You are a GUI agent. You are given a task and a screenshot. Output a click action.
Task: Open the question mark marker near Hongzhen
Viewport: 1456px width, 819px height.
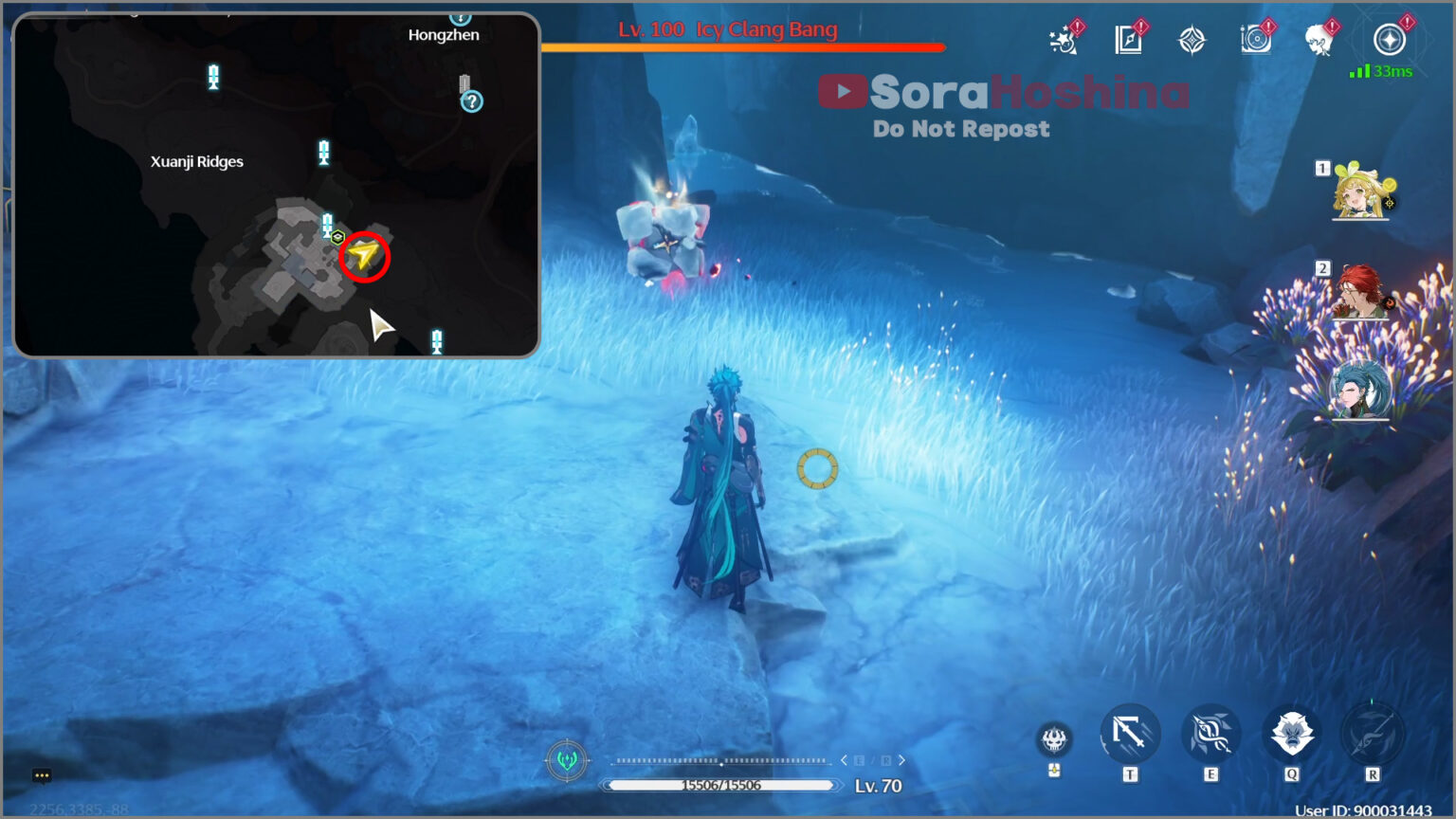(471, 100)
